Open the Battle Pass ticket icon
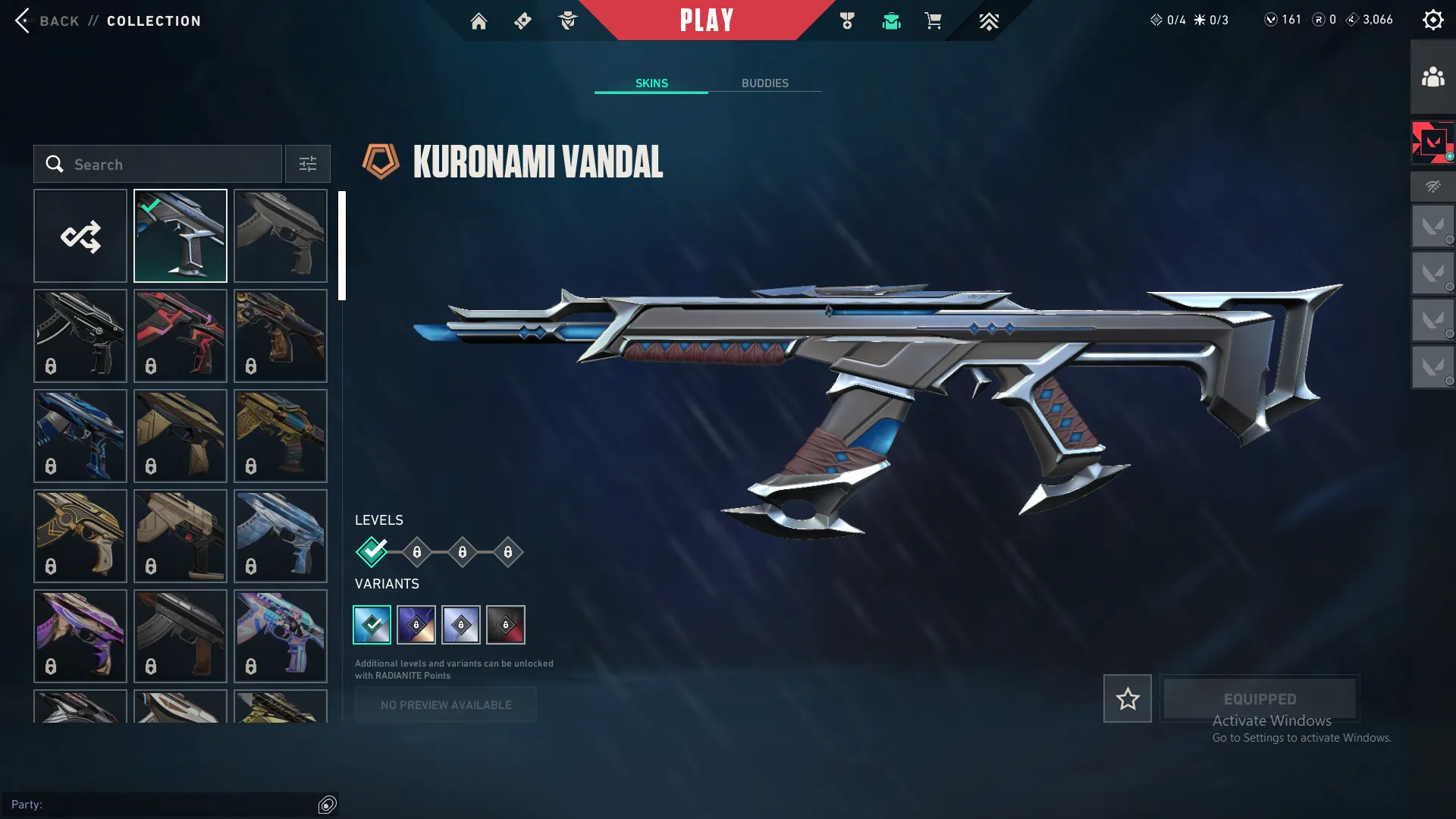Image resolution: width=1456 pixels, height=819 pixels. pyautogui.click(x=522, y=20)
